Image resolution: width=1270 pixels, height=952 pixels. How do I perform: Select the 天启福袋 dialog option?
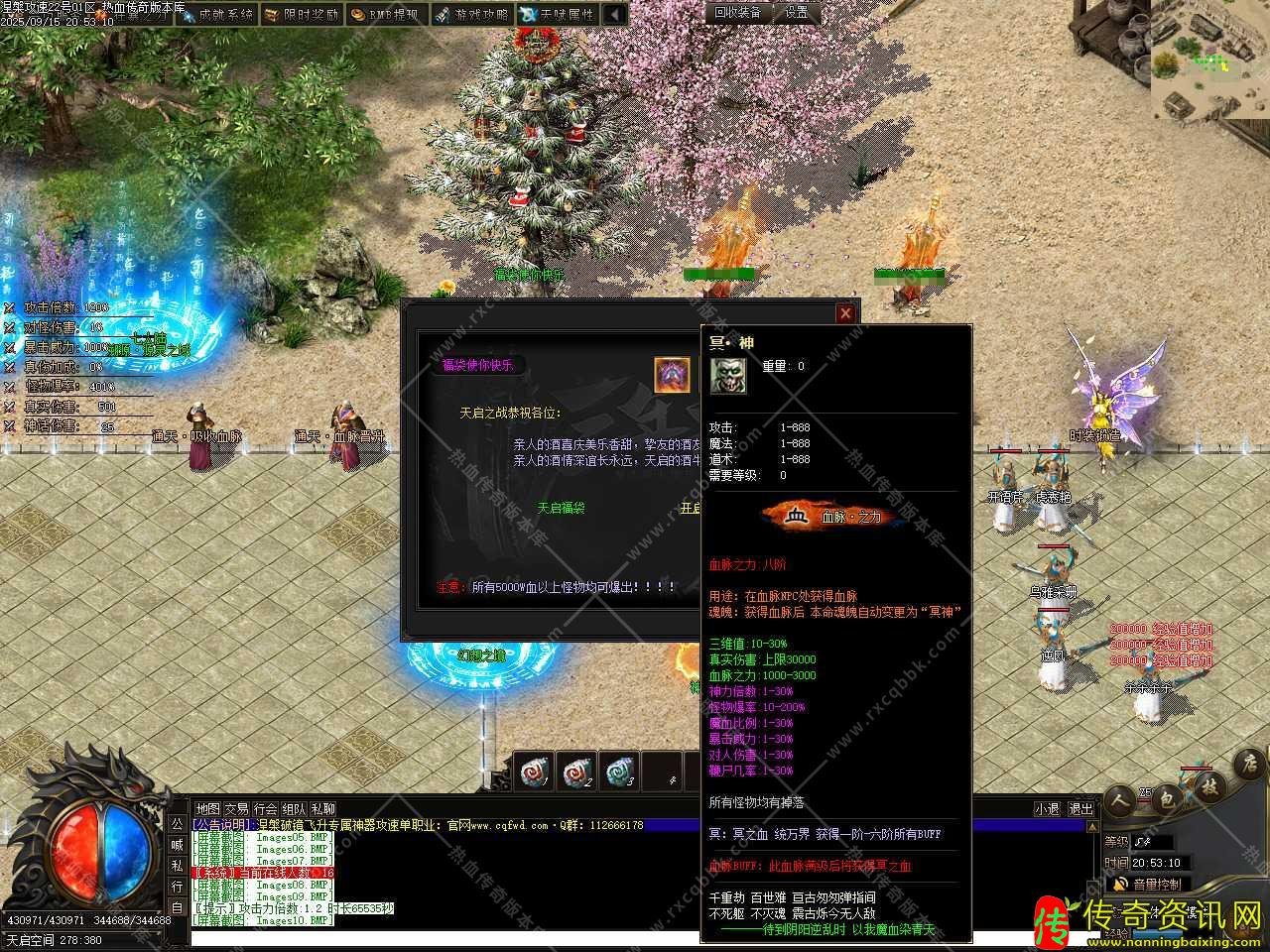coord(561,508)
